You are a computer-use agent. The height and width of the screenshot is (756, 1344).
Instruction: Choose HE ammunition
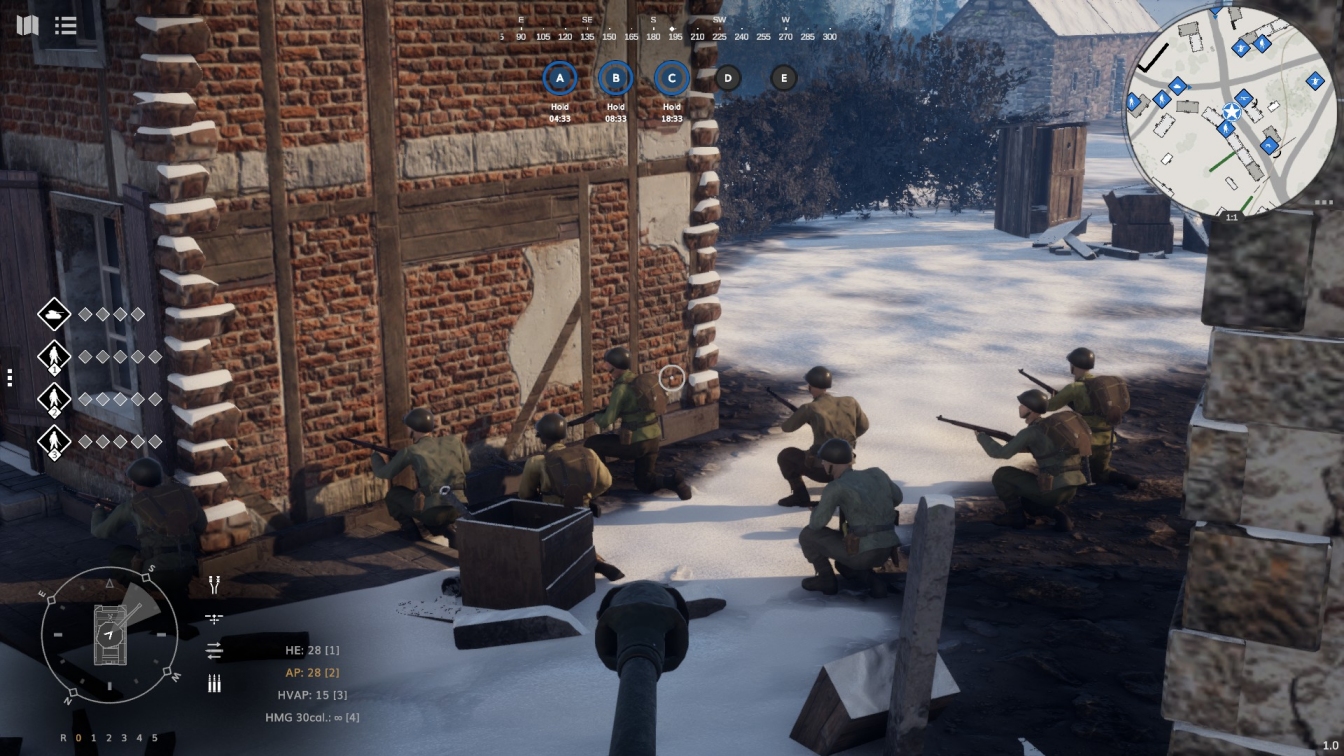click(x=312, y=650)
